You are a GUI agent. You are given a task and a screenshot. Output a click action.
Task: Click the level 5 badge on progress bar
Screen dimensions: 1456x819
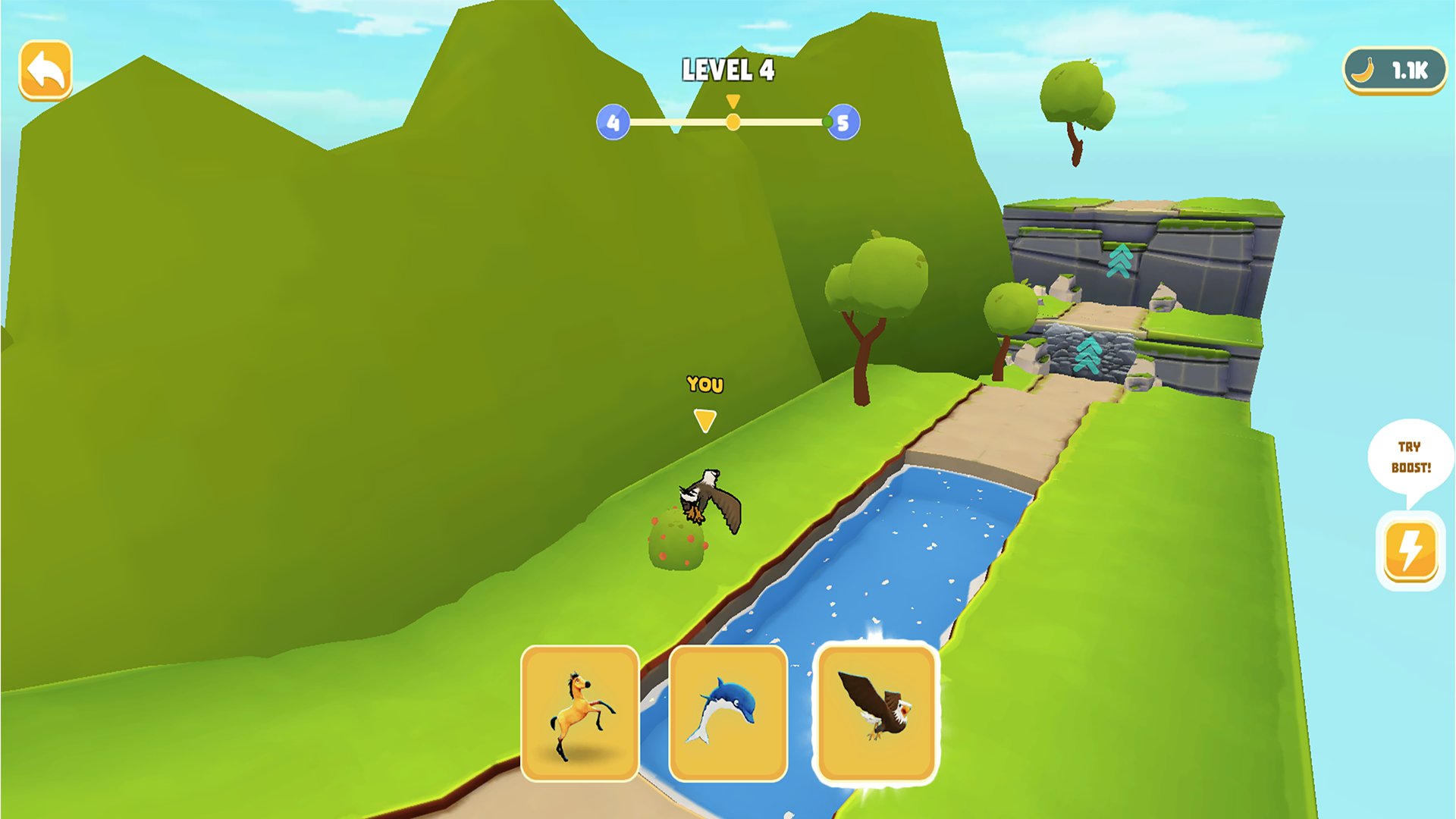tap(842, 121)
